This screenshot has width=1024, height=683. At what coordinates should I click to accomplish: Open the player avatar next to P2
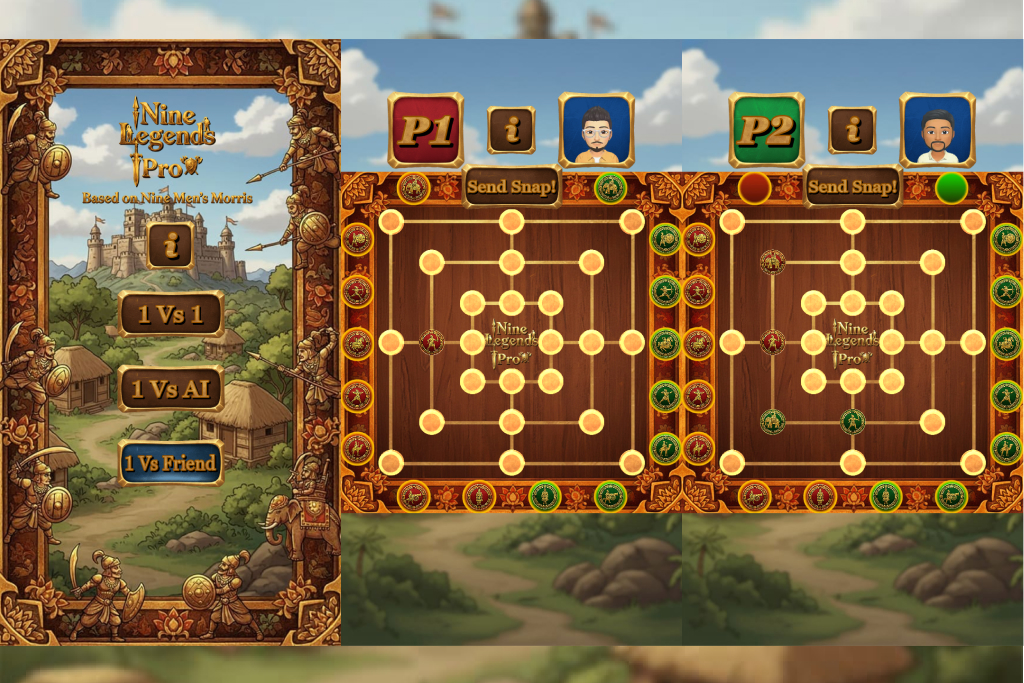937,130
